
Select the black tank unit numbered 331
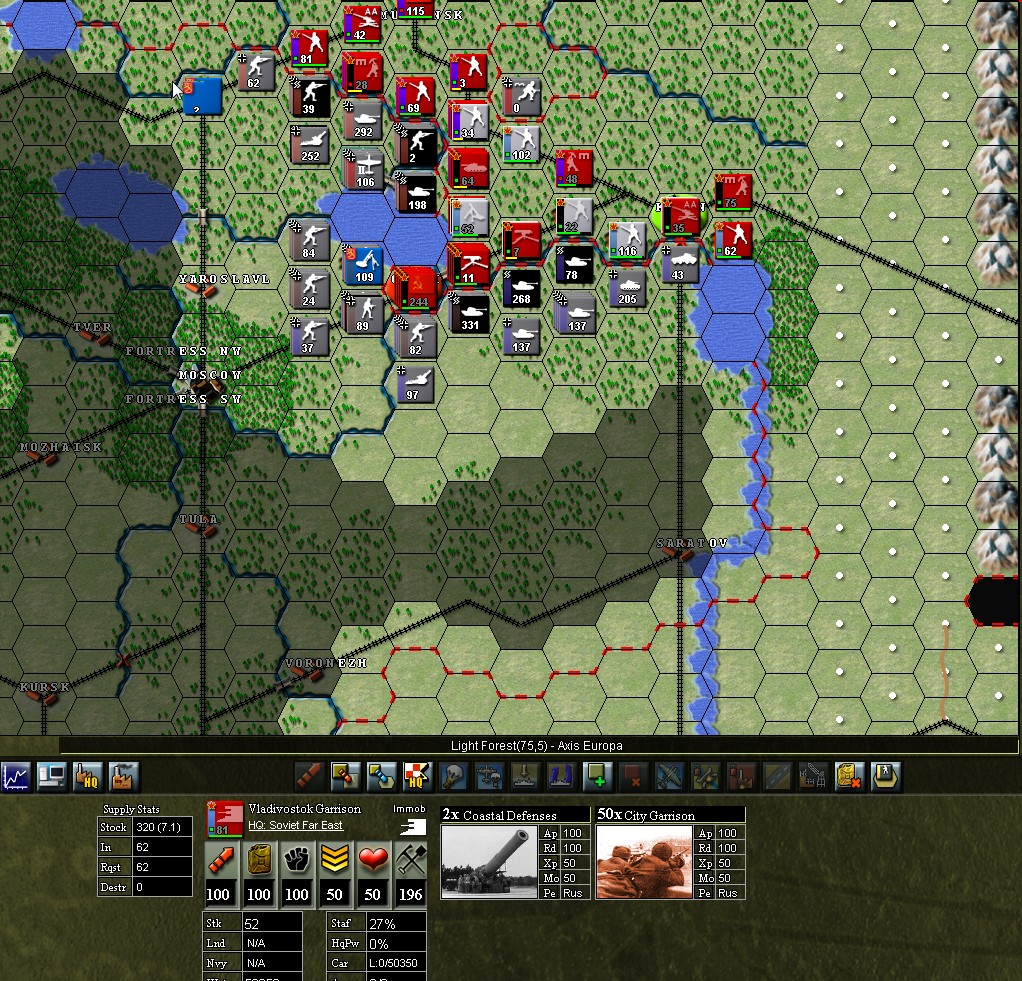(468, 312)
